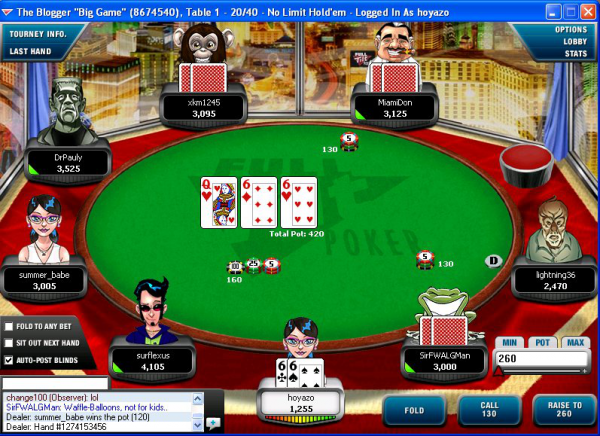Image resolution: width=600 pixels, height=436 pixels.
Task: Return to the Lobby
Action: coord(574,41)
